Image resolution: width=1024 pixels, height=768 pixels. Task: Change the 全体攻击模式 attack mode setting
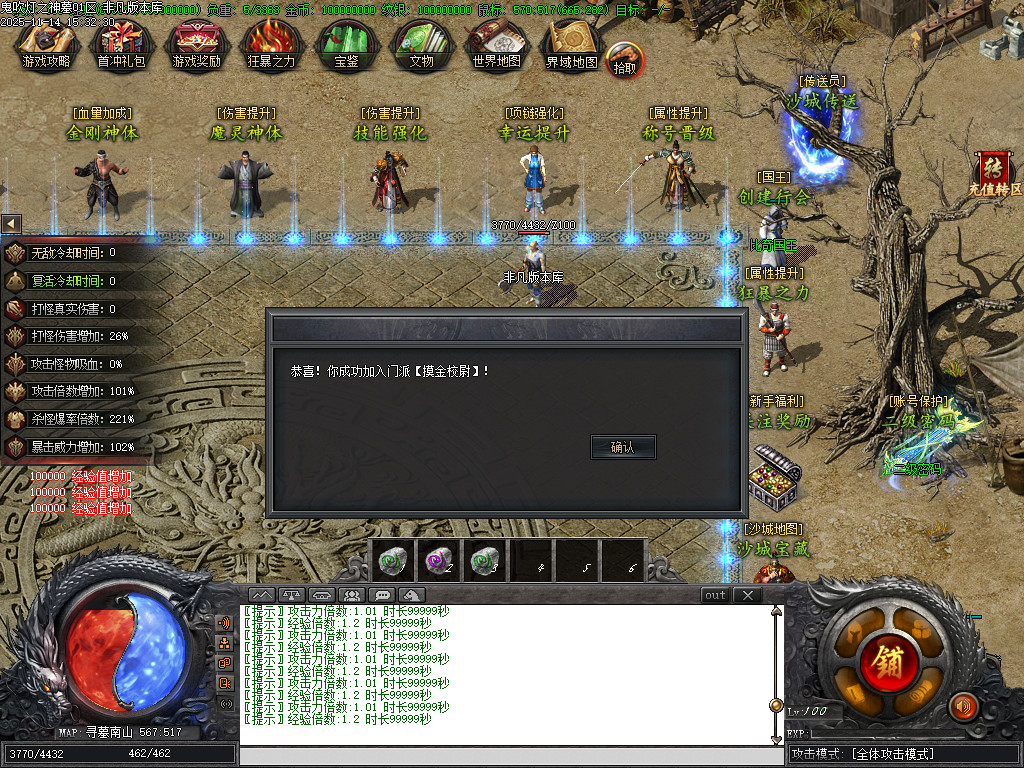pos(903,754)
